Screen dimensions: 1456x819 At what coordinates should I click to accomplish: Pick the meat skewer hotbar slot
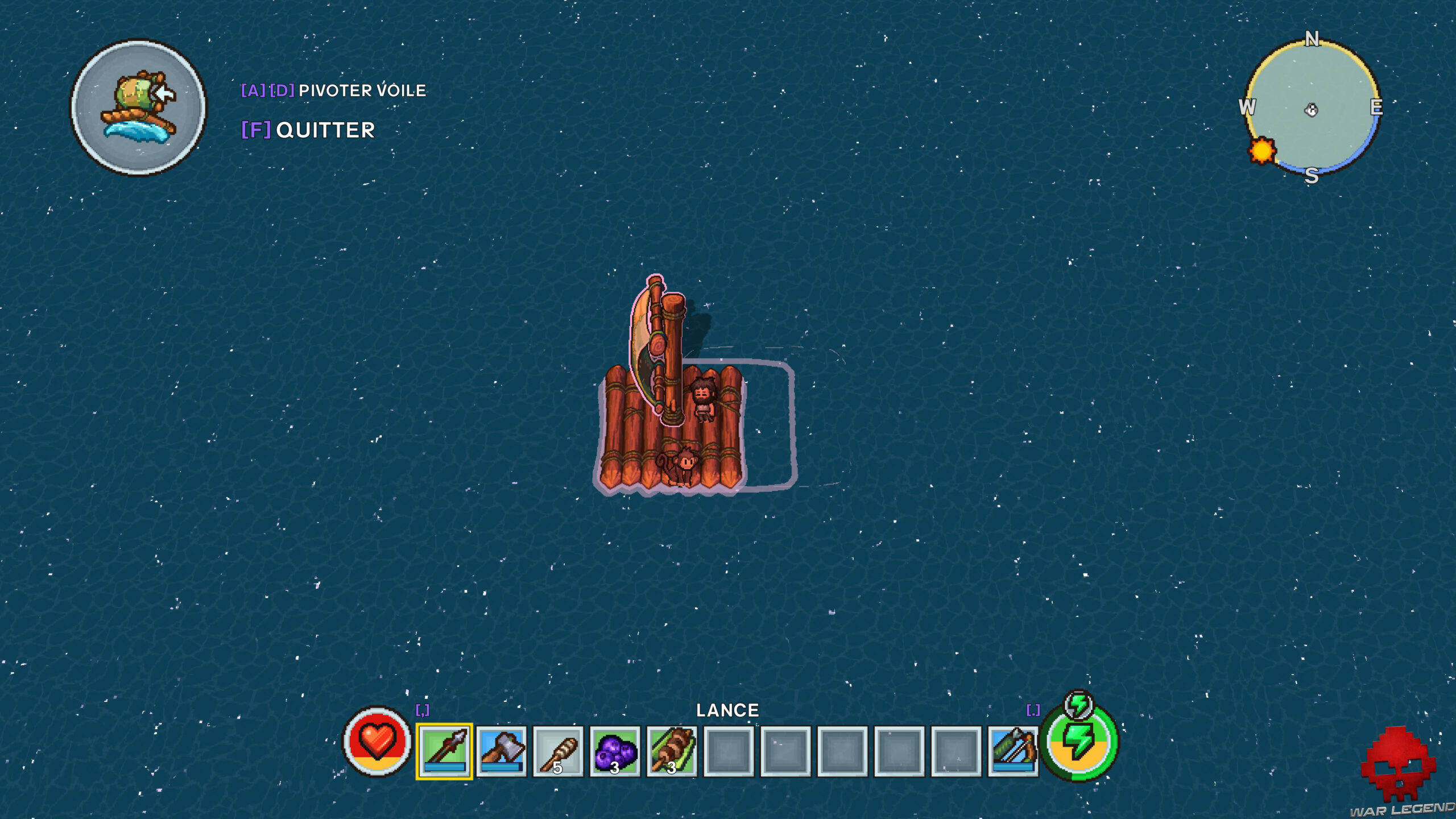click(x=672, y=751)
